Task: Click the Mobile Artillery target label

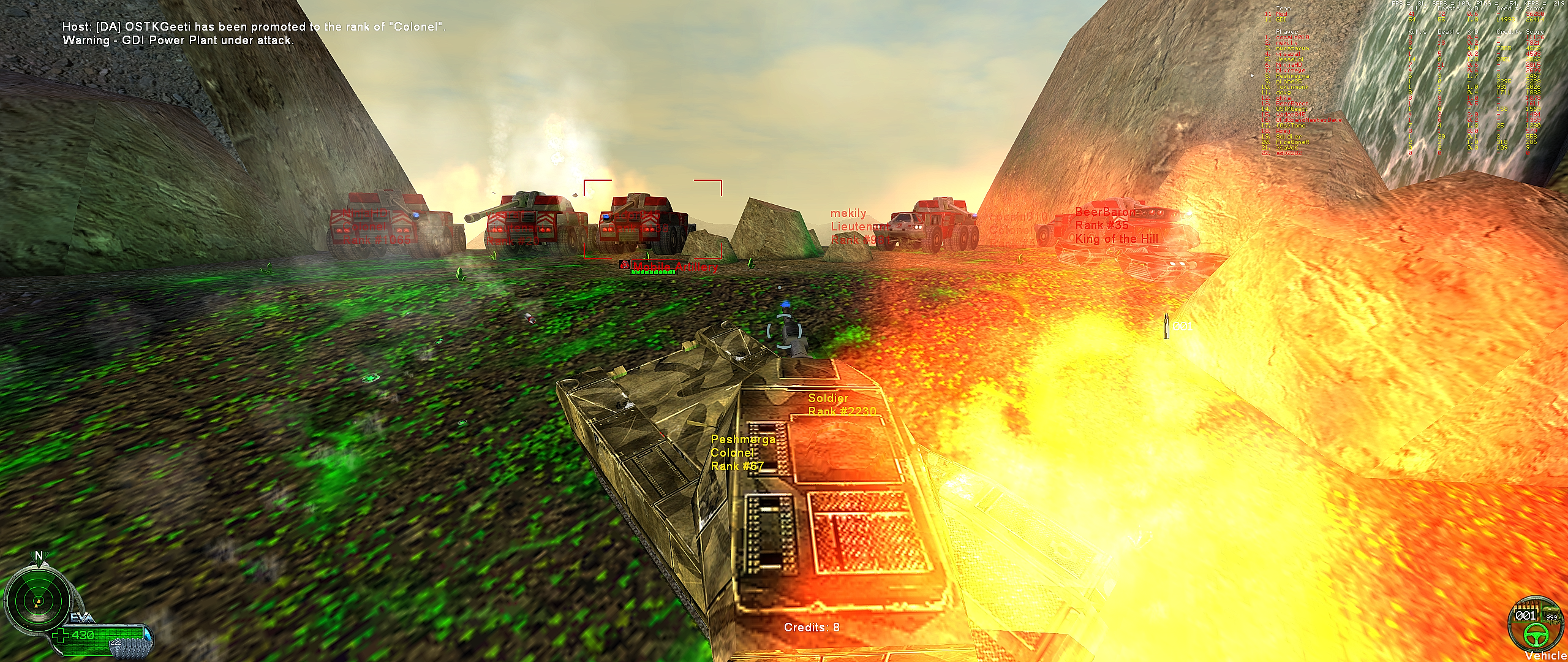Action: (x=674, y=267)
